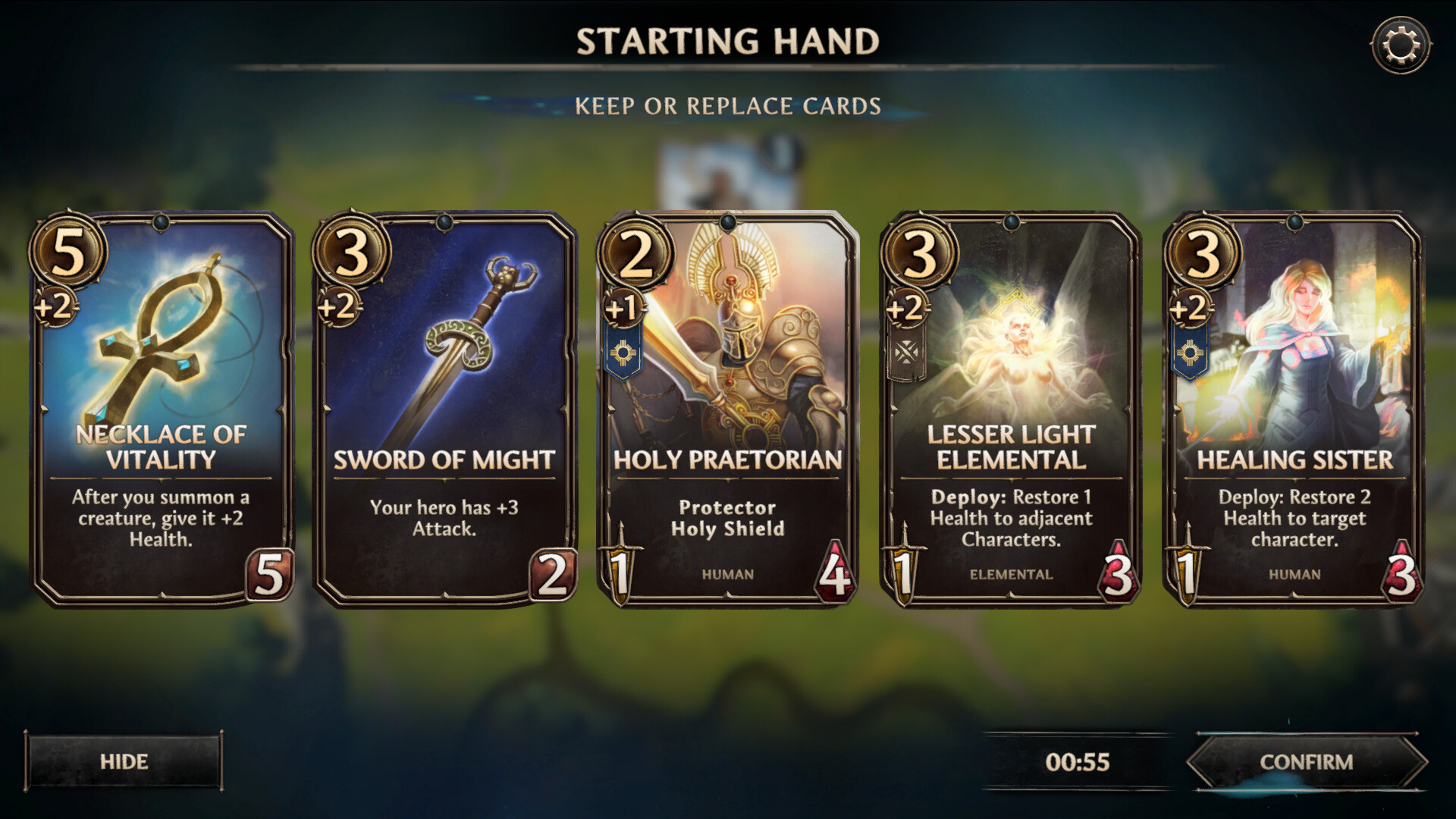The image size is (1456, 819).
Task: Click the KEEP OR REPLACE CARDS header
Action: coord(728,105)
